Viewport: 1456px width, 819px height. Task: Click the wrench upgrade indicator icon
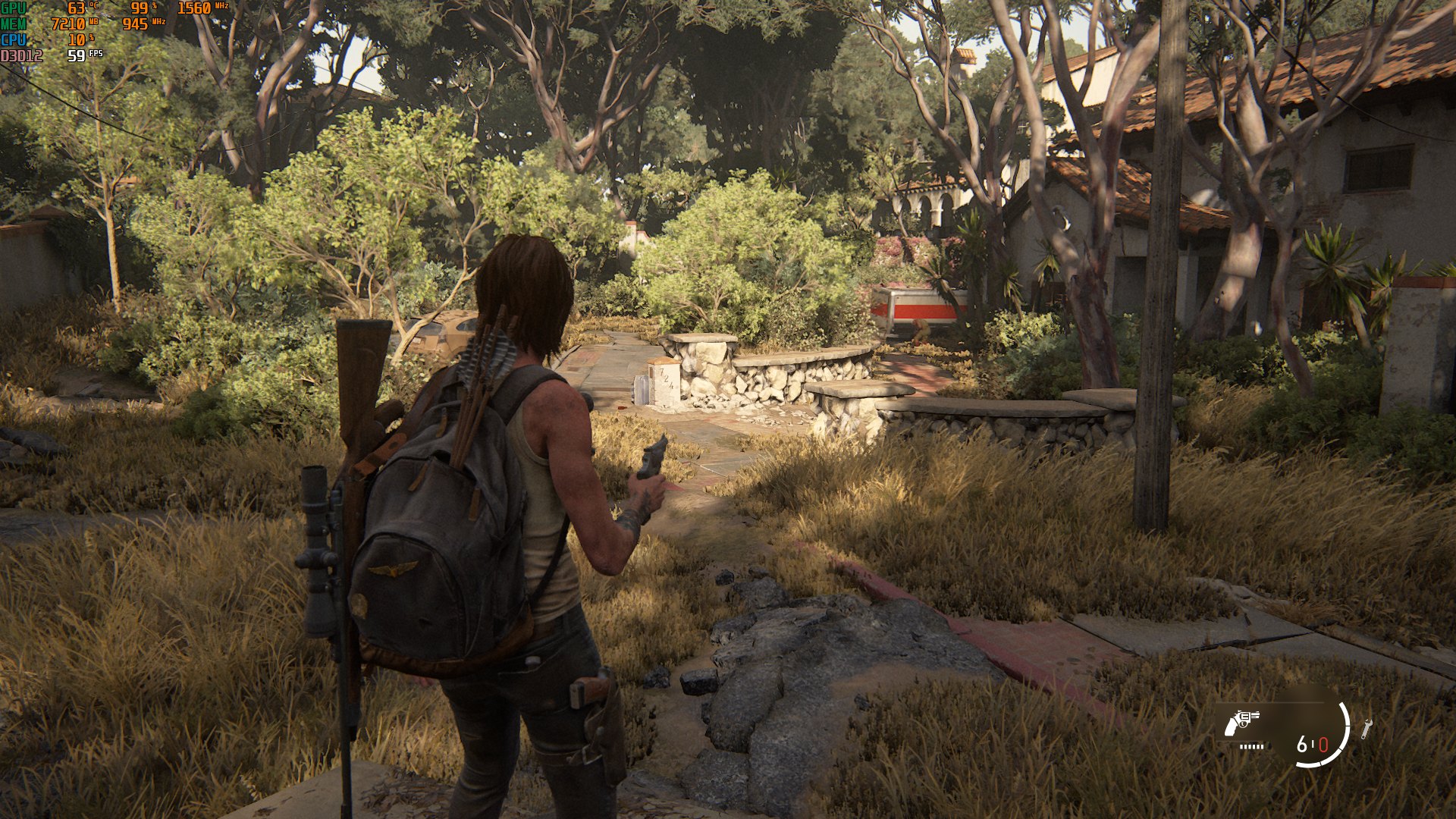tap(1366, 729)
